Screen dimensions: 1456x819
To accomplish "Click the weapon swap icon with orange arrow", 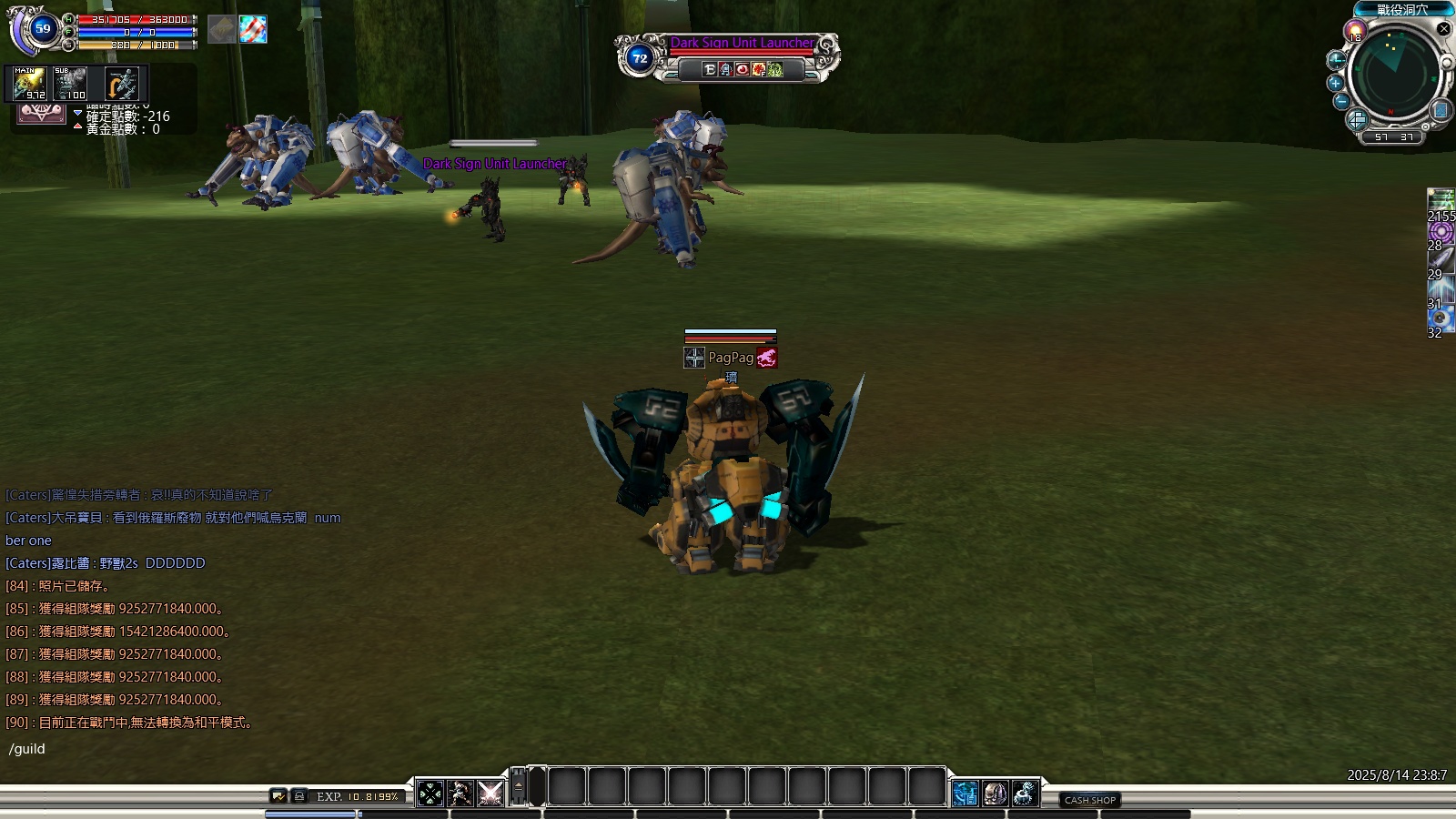I will click(x=121, y=84).
